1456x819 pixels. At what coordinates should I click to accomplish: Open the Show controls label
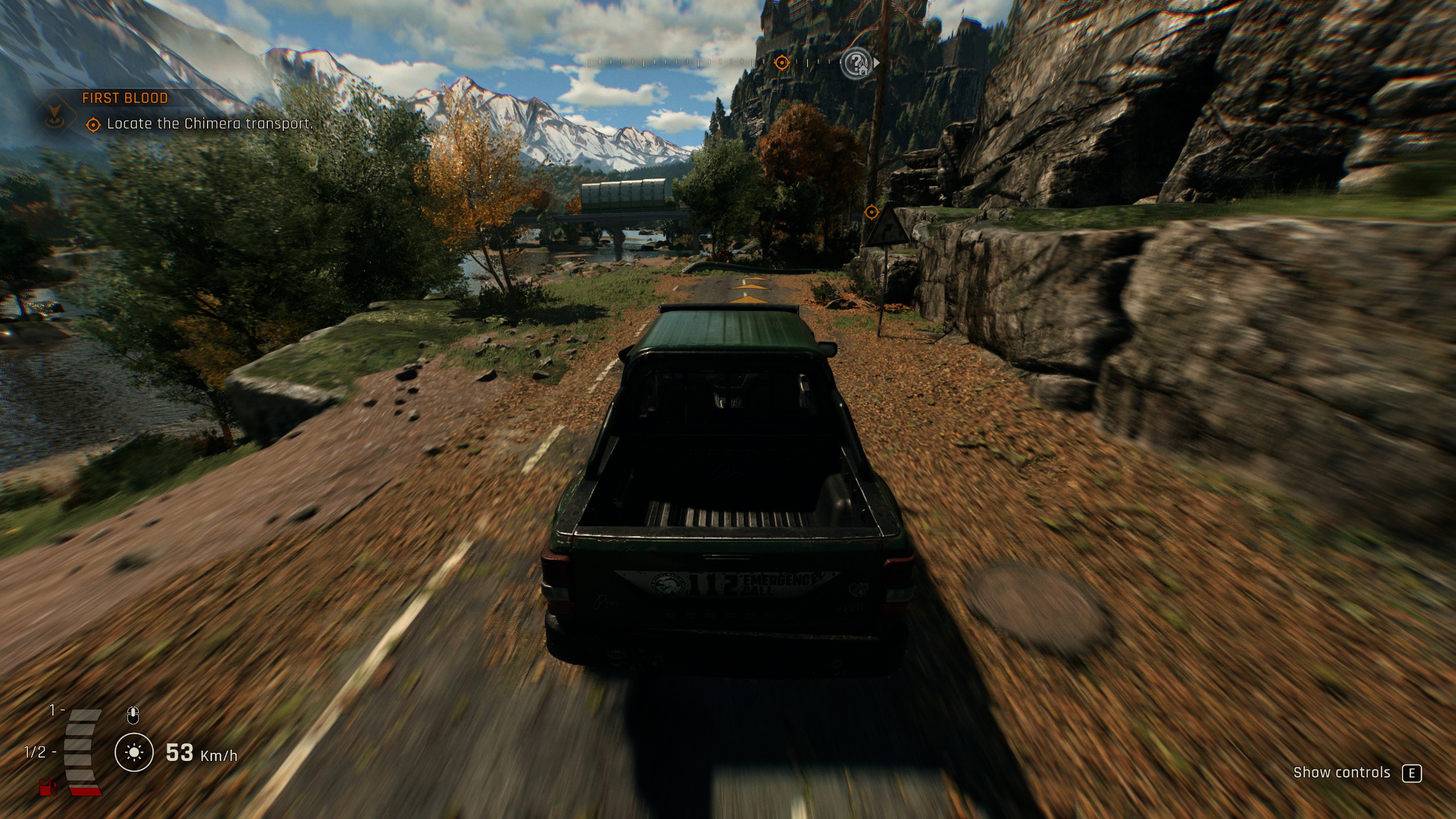point(1341,773)
